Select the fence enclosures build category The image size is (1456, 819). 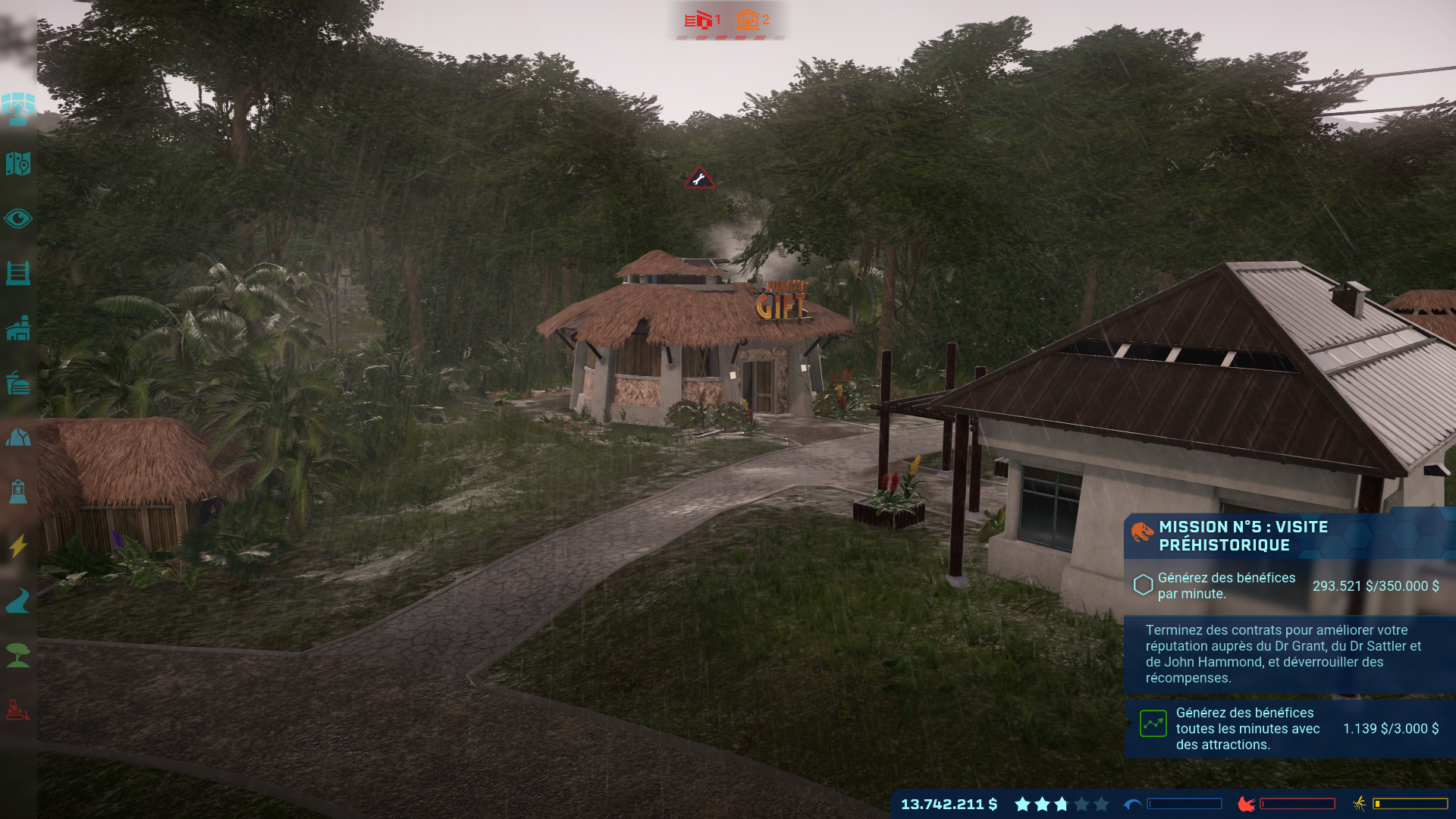pyautogui.click(x=18, y=273)
